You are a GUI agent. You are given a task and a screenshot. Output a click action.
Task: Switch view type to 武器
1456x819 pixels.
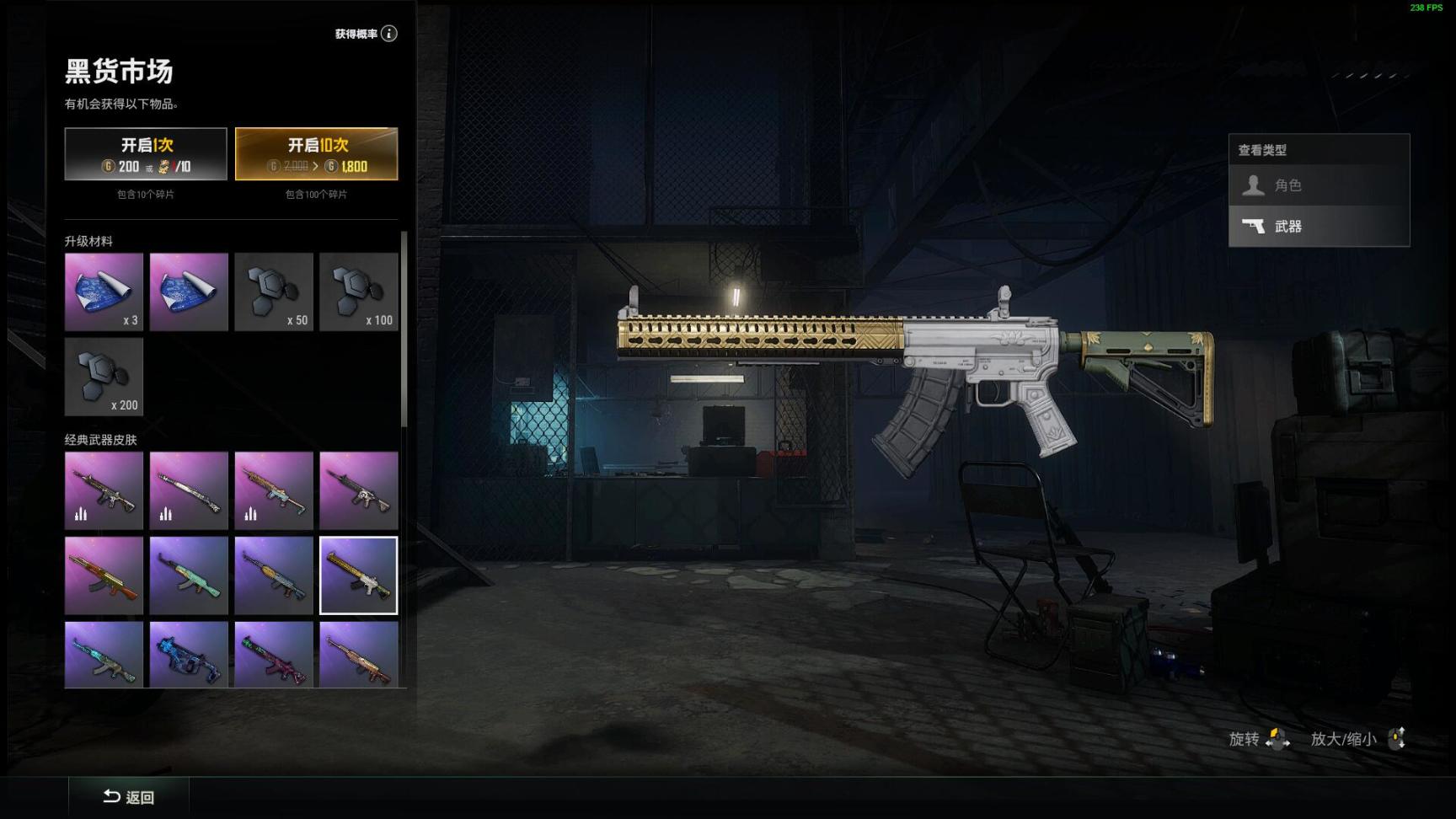(1319, 226)
